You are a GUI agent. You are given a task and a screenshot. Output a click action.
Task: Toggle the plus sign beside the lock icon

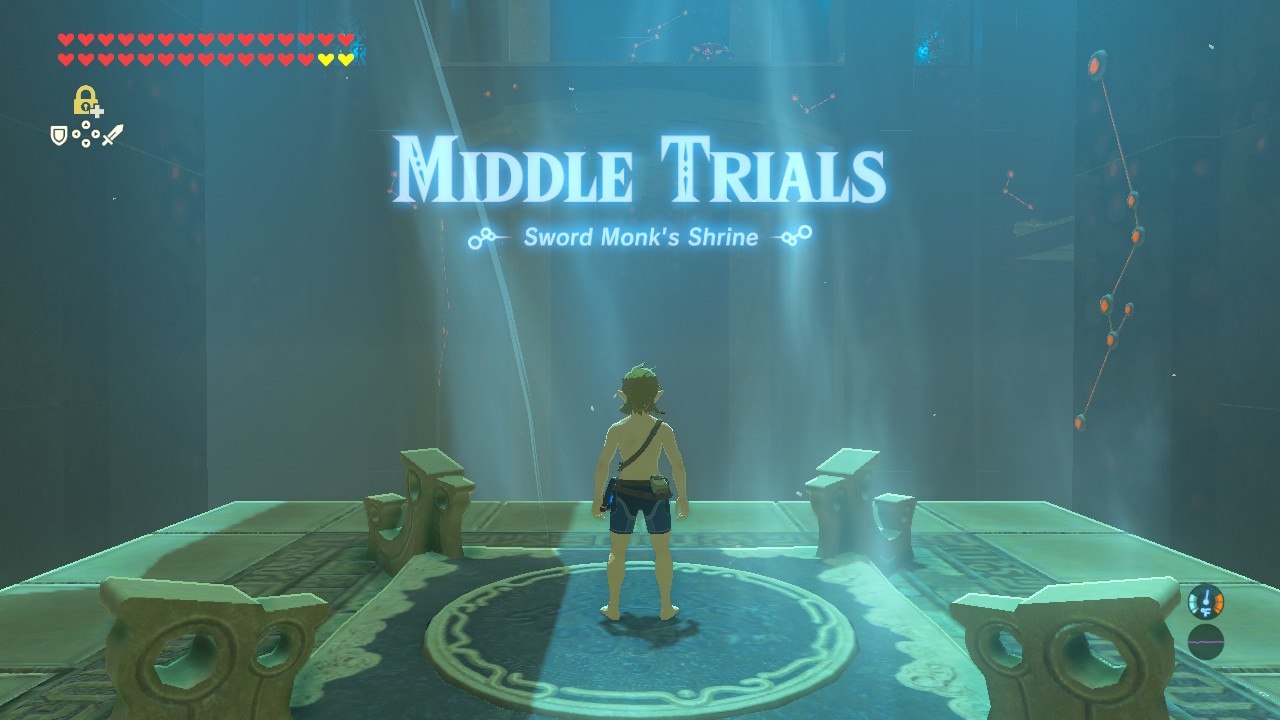[97, 111]
